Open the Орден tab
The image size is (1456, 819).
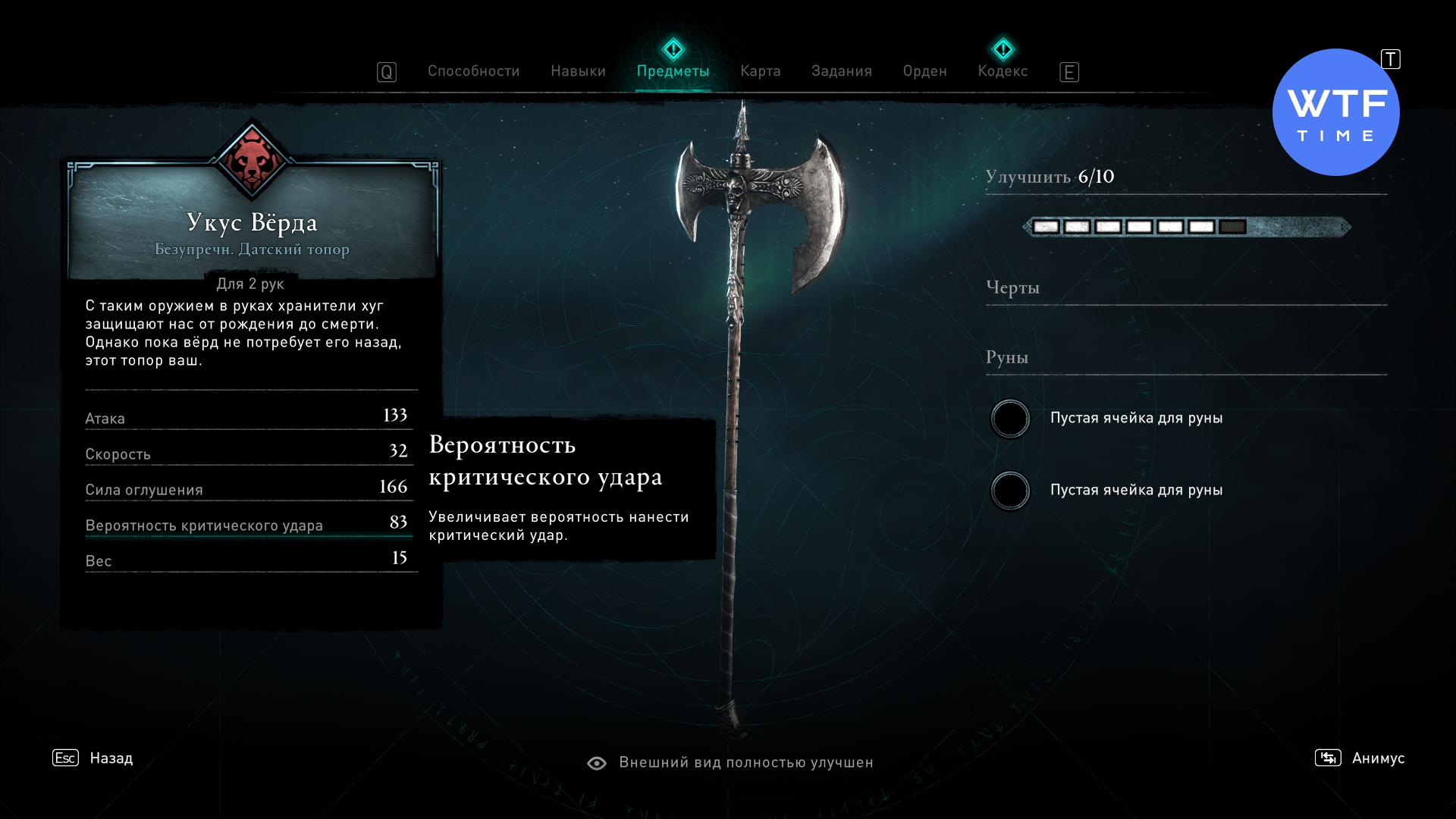924,71
